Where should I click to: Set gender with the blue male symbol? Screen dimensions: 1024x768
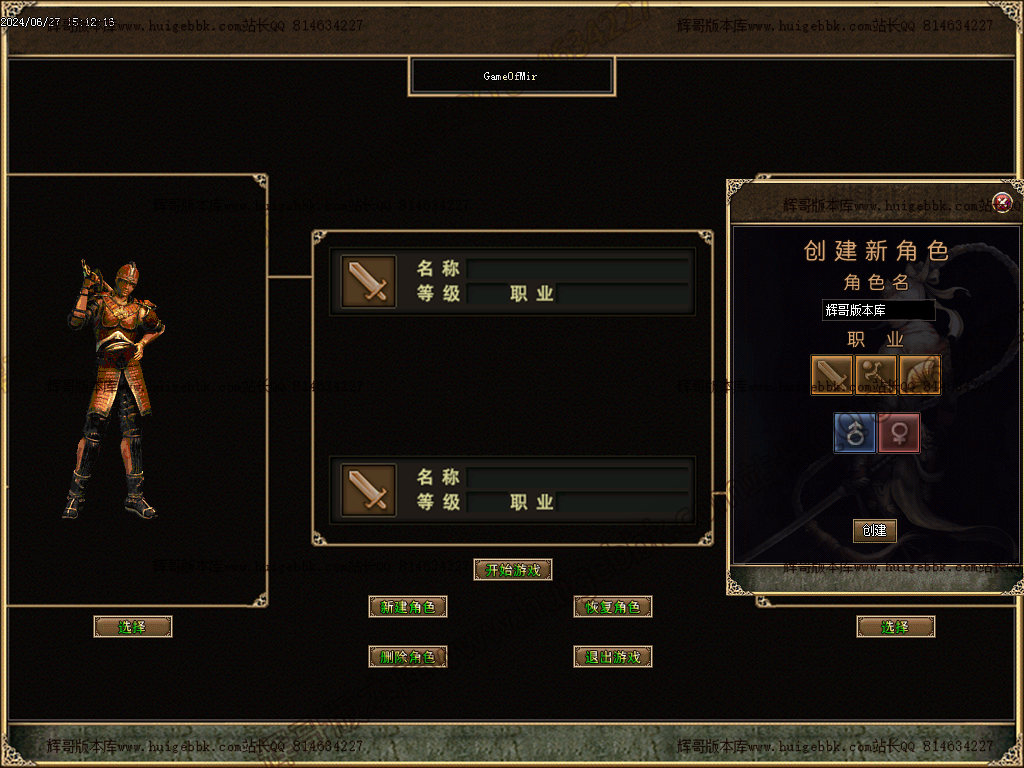point(855,433)
